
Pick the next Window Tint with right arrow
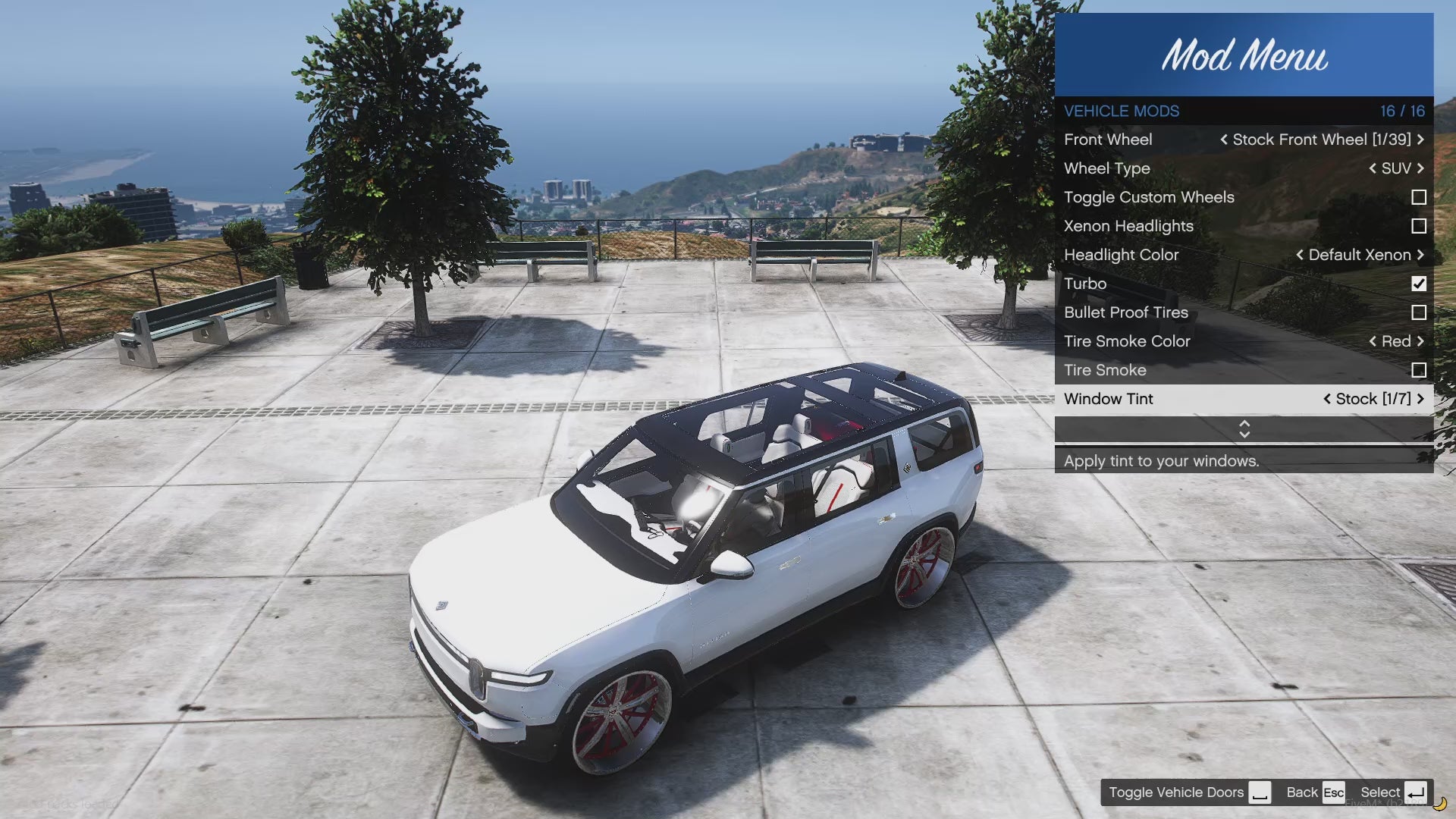(x=1420, y=399)
